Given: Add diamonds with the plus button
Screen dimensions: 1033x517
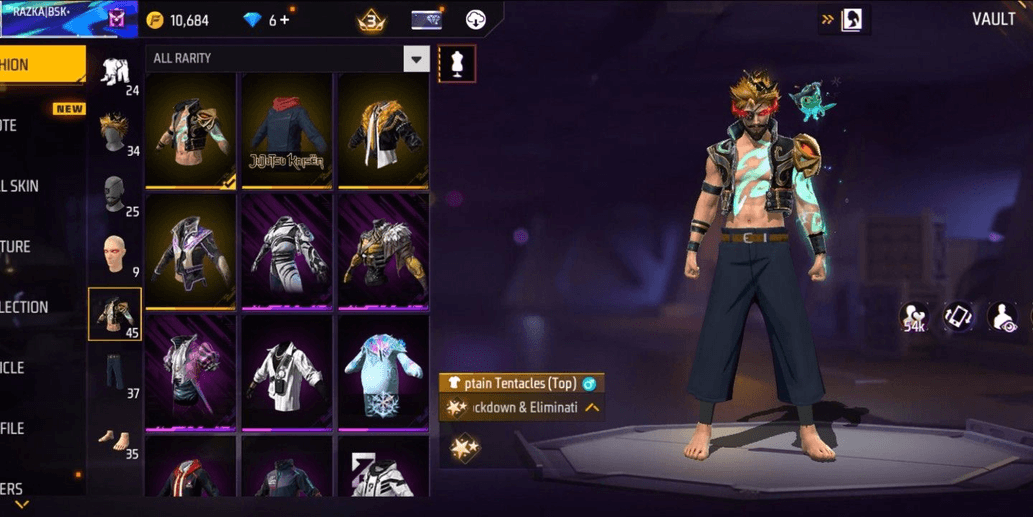Looking at the screenshot, I should [x=285, y=20].
